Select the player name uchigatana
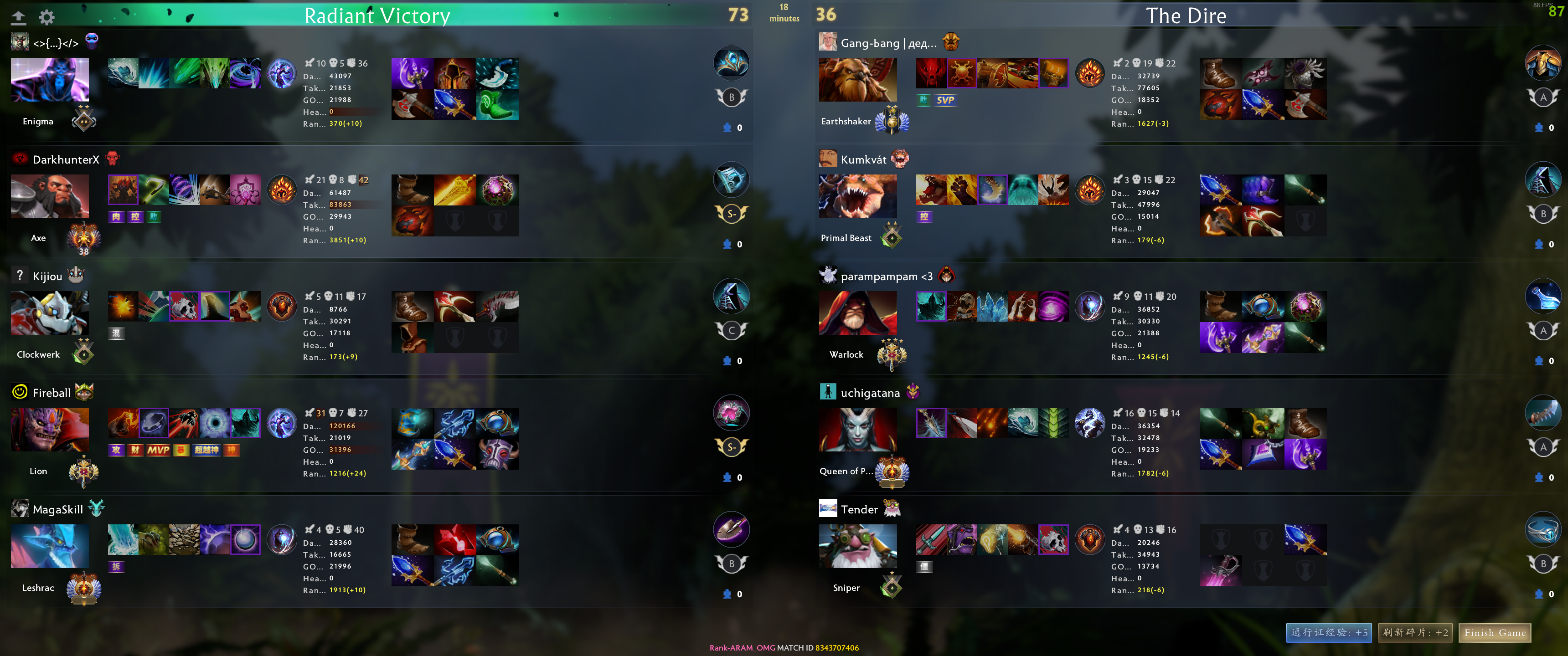The height and width of the screenshot is (656, 1568). (x=871, y=393)
